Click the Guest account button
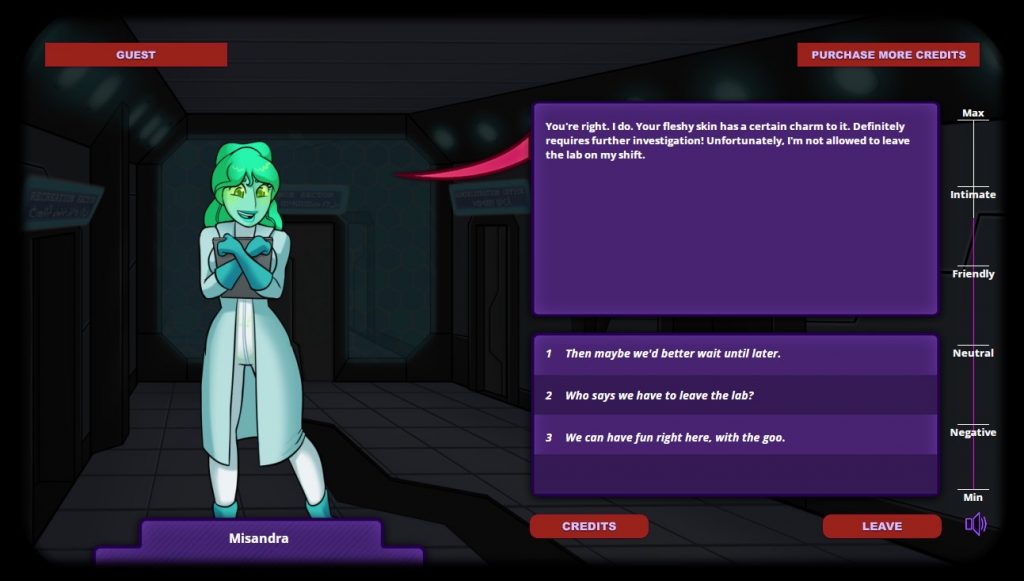The image size is (1024, 581). 136,55
